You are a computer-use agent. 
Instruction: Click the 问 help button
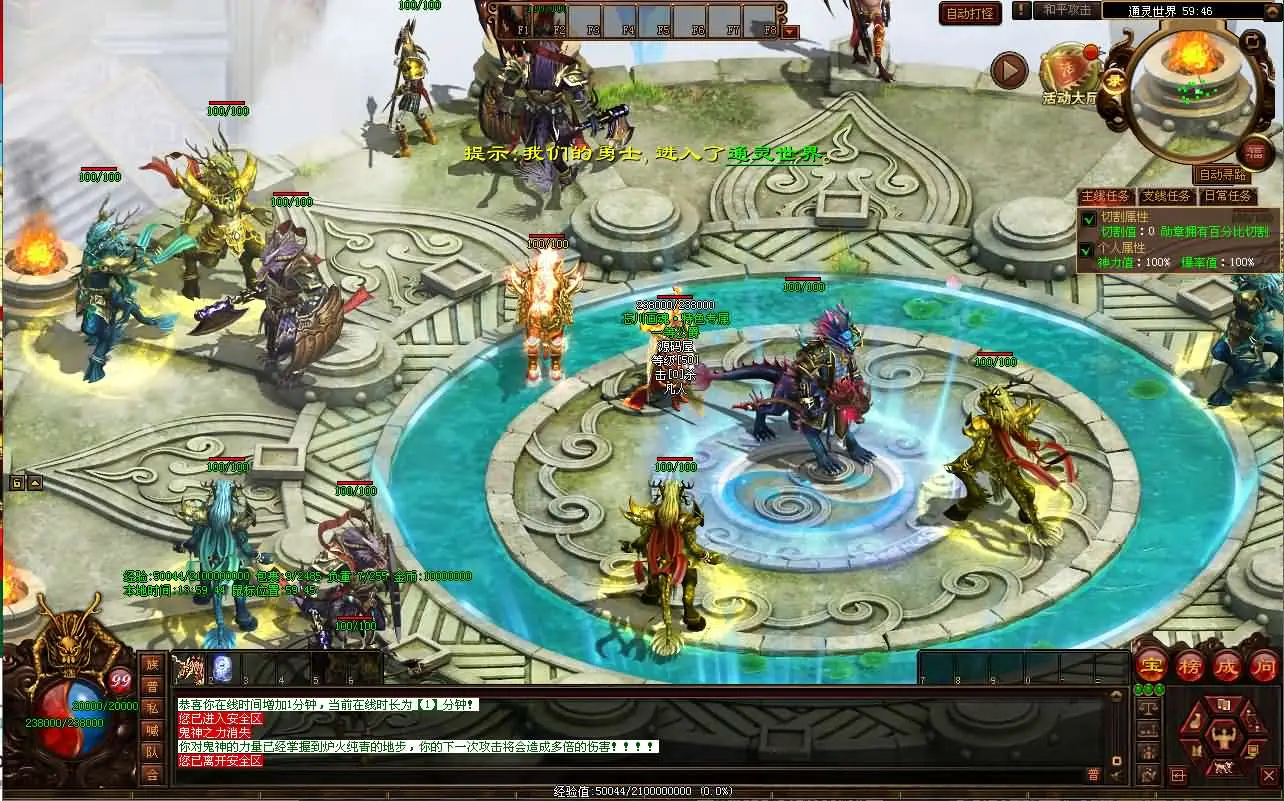click(x=1264, y=666)
